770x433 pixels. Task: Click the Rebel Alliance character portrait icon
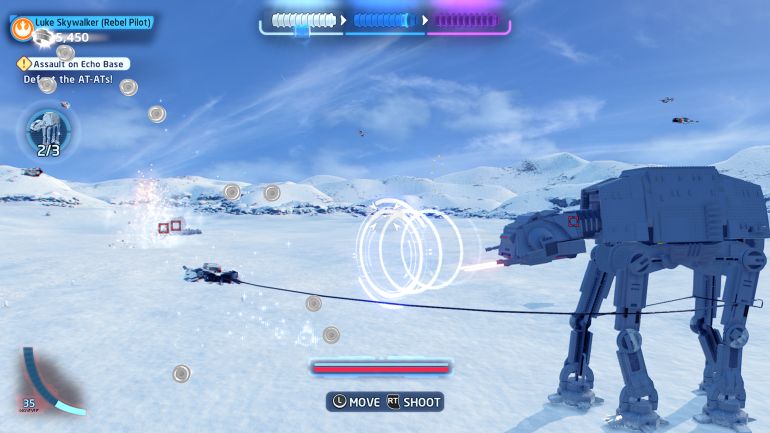pos(21,29)
